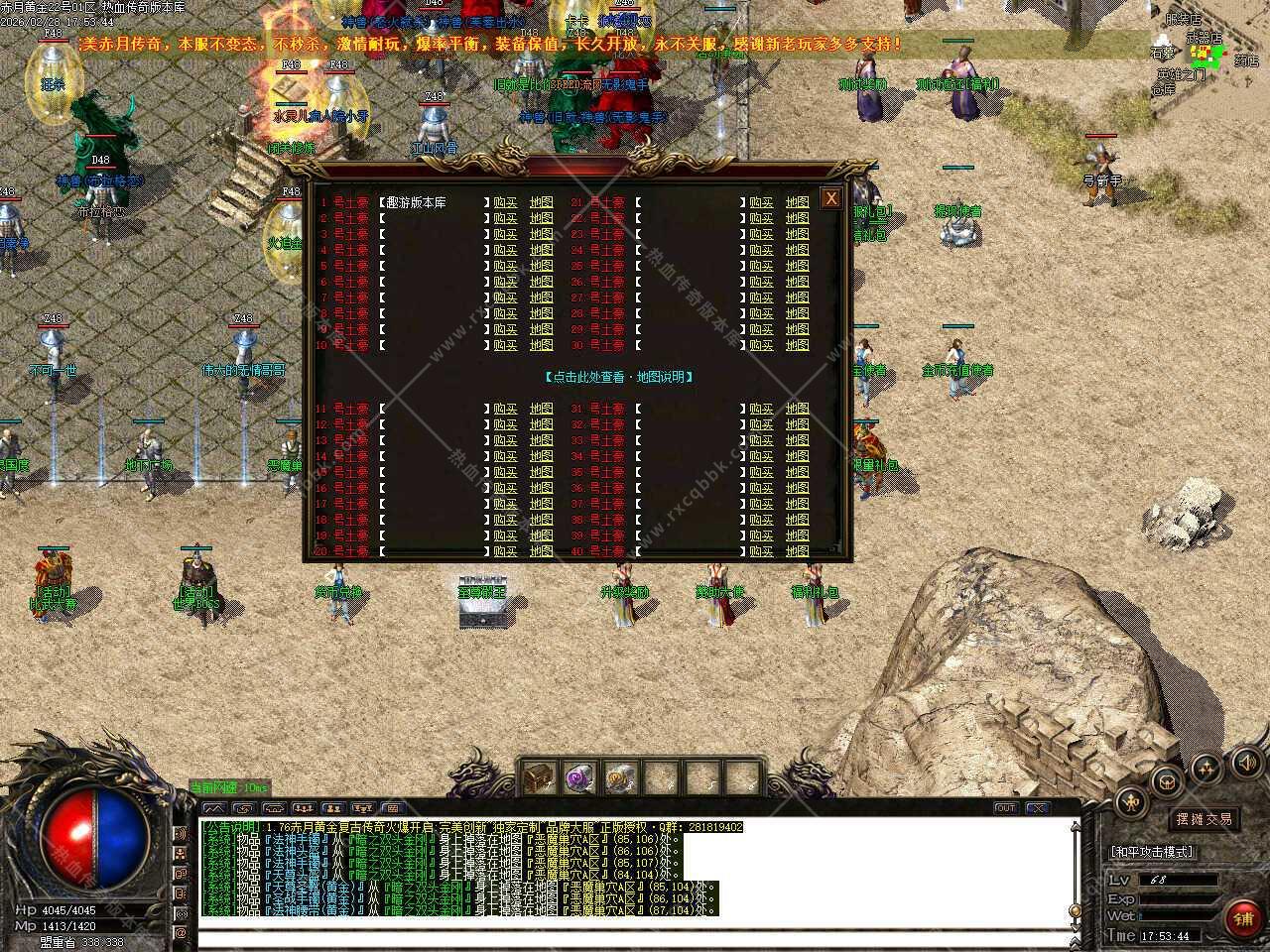Open the 地图 link for row 1
Viewport: 1270px width, 952px height.
pos(541,202)
